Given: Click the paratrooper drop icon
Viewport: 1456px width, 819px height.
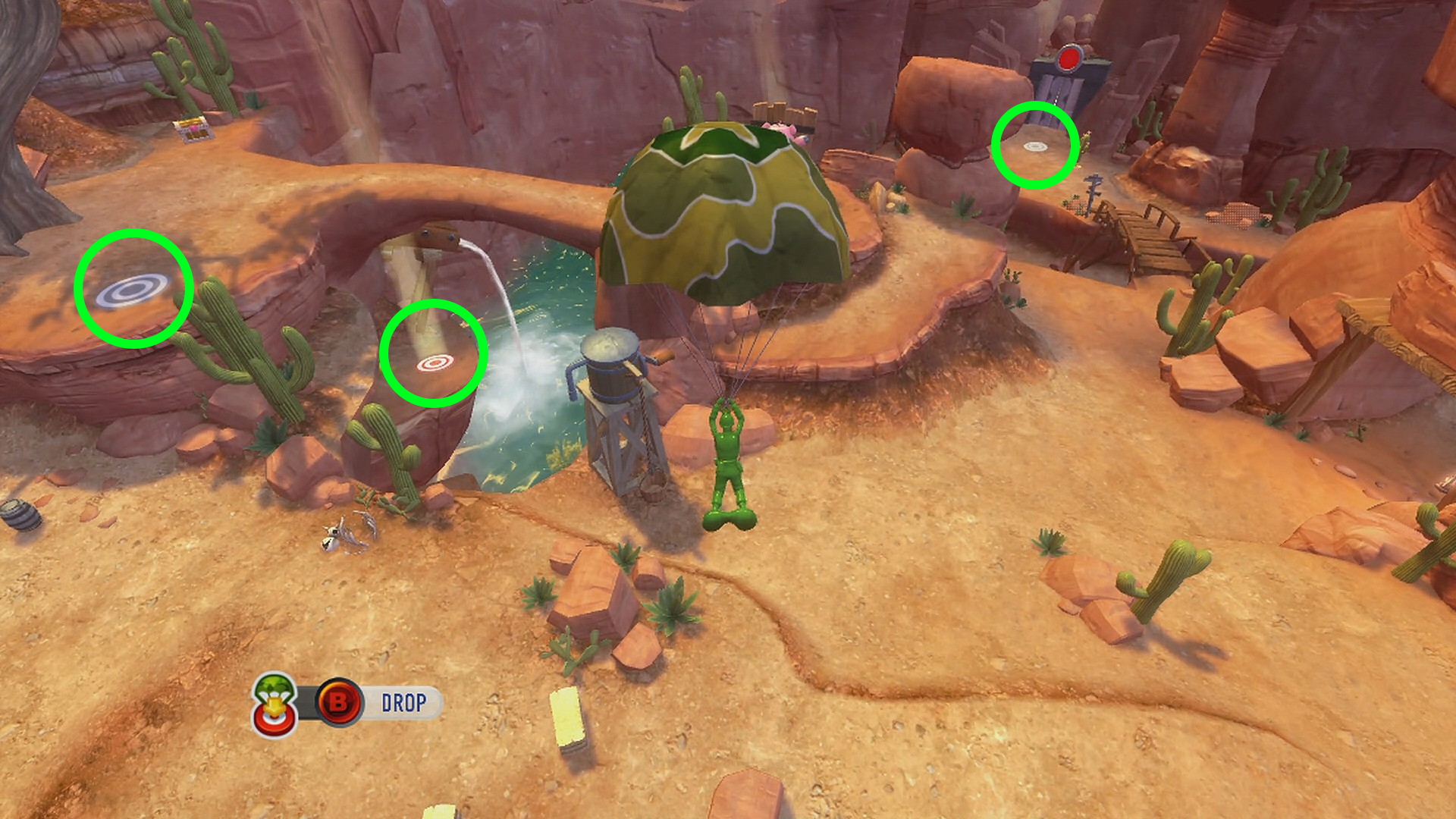Looking at the screenshot, I should click(x=275, y=704).
